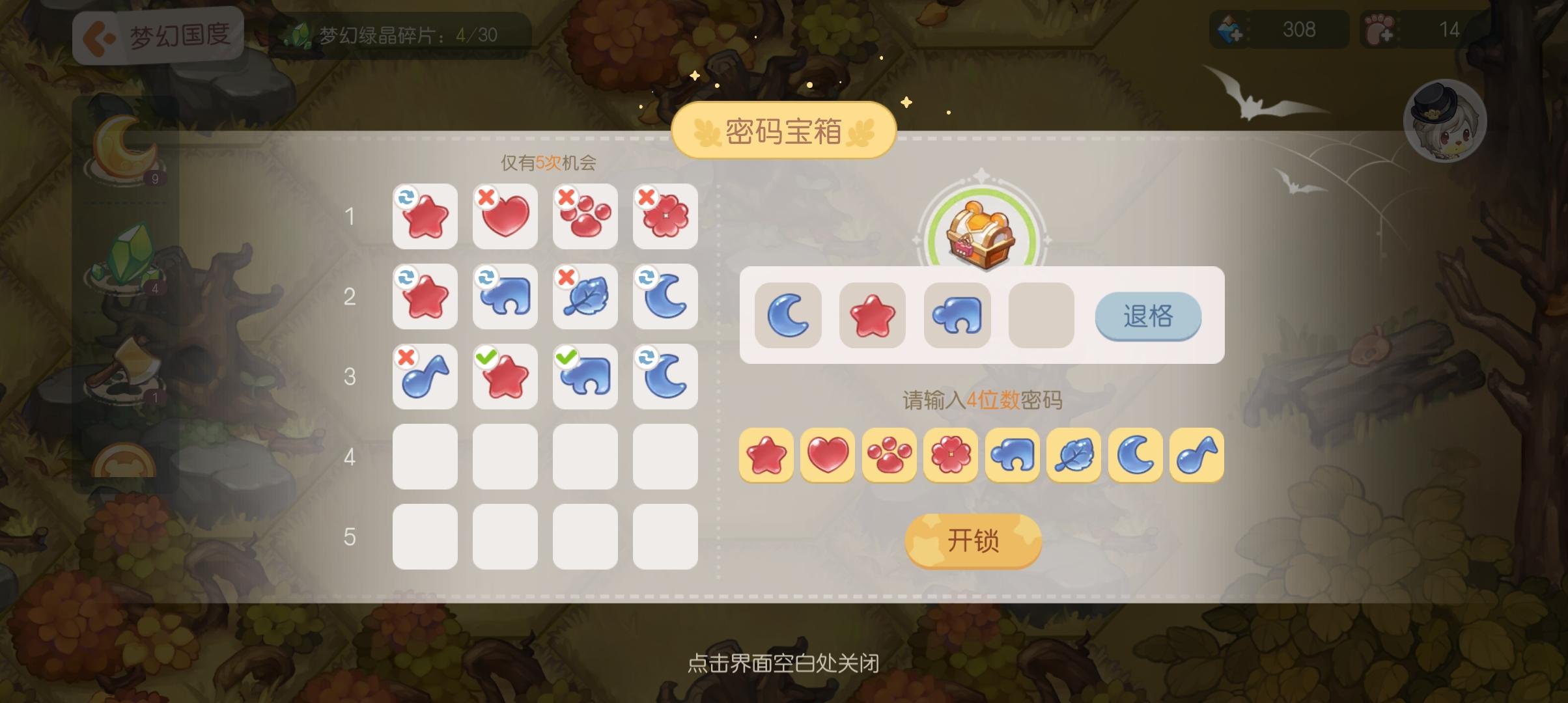Choose the red flower symbol

[x=951, y=456]
